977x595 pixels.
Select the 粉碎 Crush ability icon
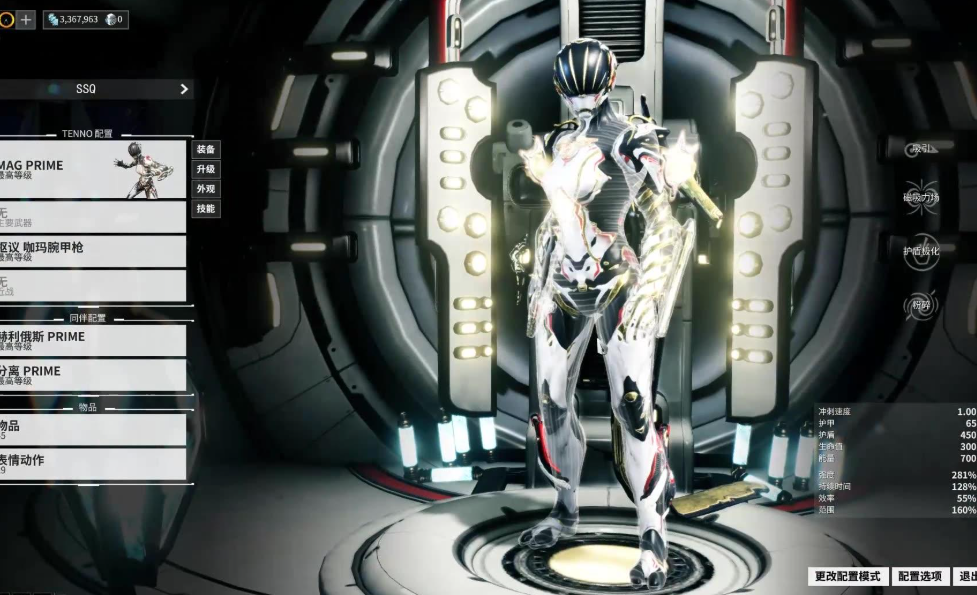920,305
